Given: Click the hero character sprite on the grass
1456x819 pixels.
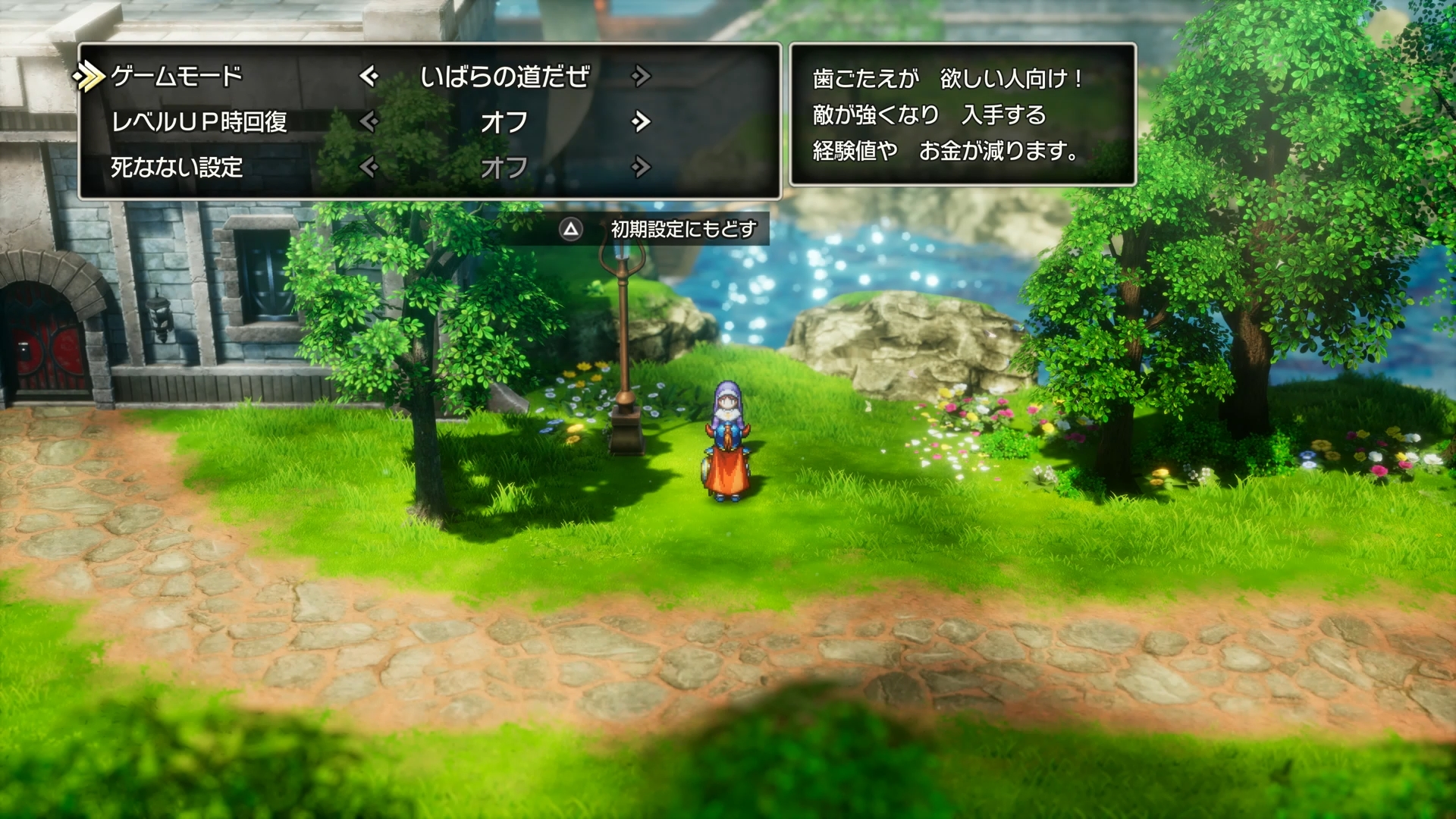Looking at the screenshot, I should pyautogui.click(x=727, y=440).
